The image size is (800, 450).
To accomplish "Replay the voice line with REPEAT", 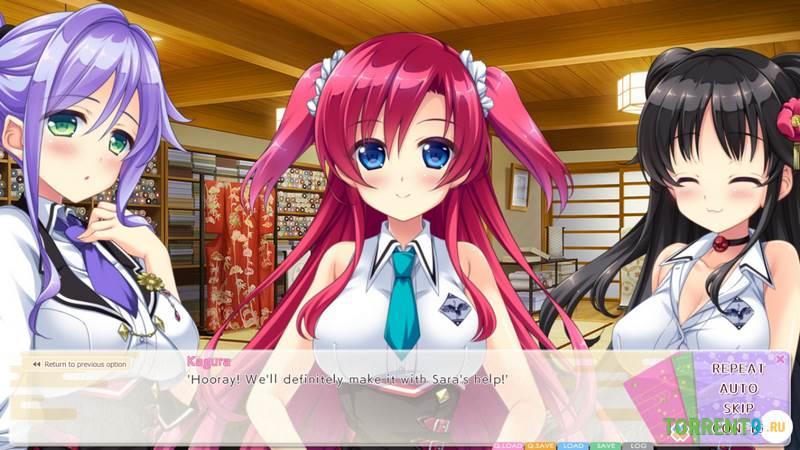I will [738, 368].
